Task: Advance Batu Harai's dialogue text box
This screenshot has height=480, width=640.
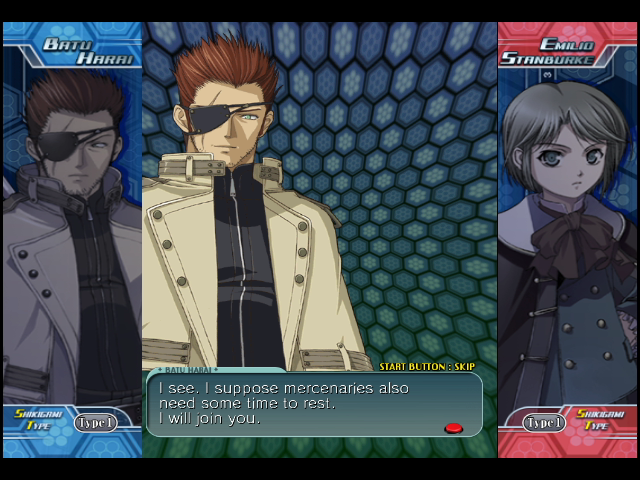Action: (x=315, y=404)
